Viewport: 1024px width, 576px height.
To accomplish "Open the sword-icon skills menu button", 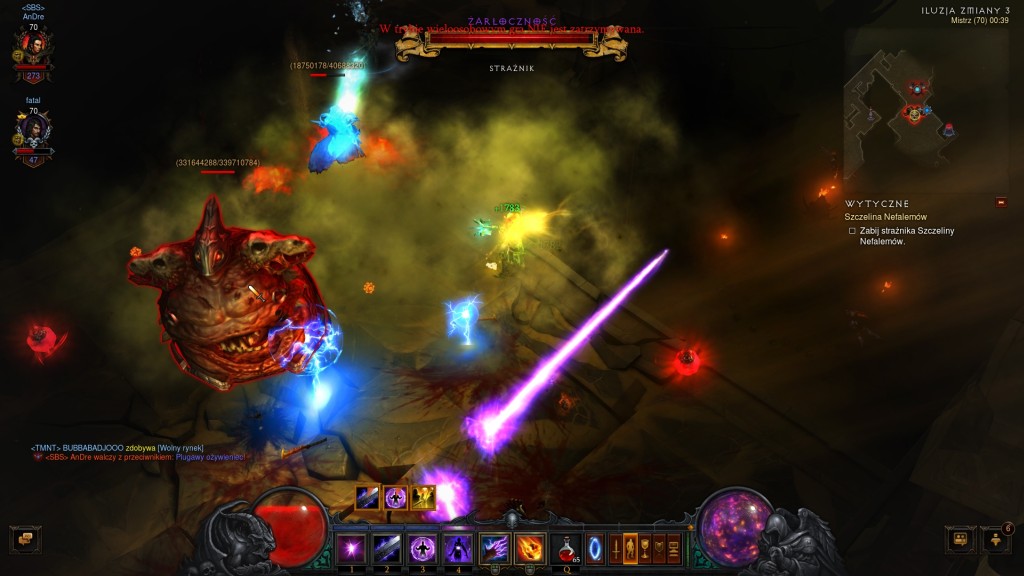I will [x=614, y=549].
